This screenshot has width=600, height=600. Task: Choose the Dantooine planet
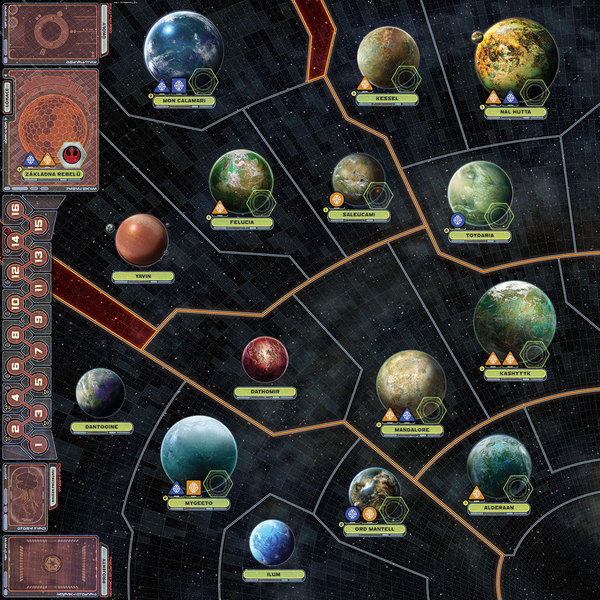coord(99,392)
